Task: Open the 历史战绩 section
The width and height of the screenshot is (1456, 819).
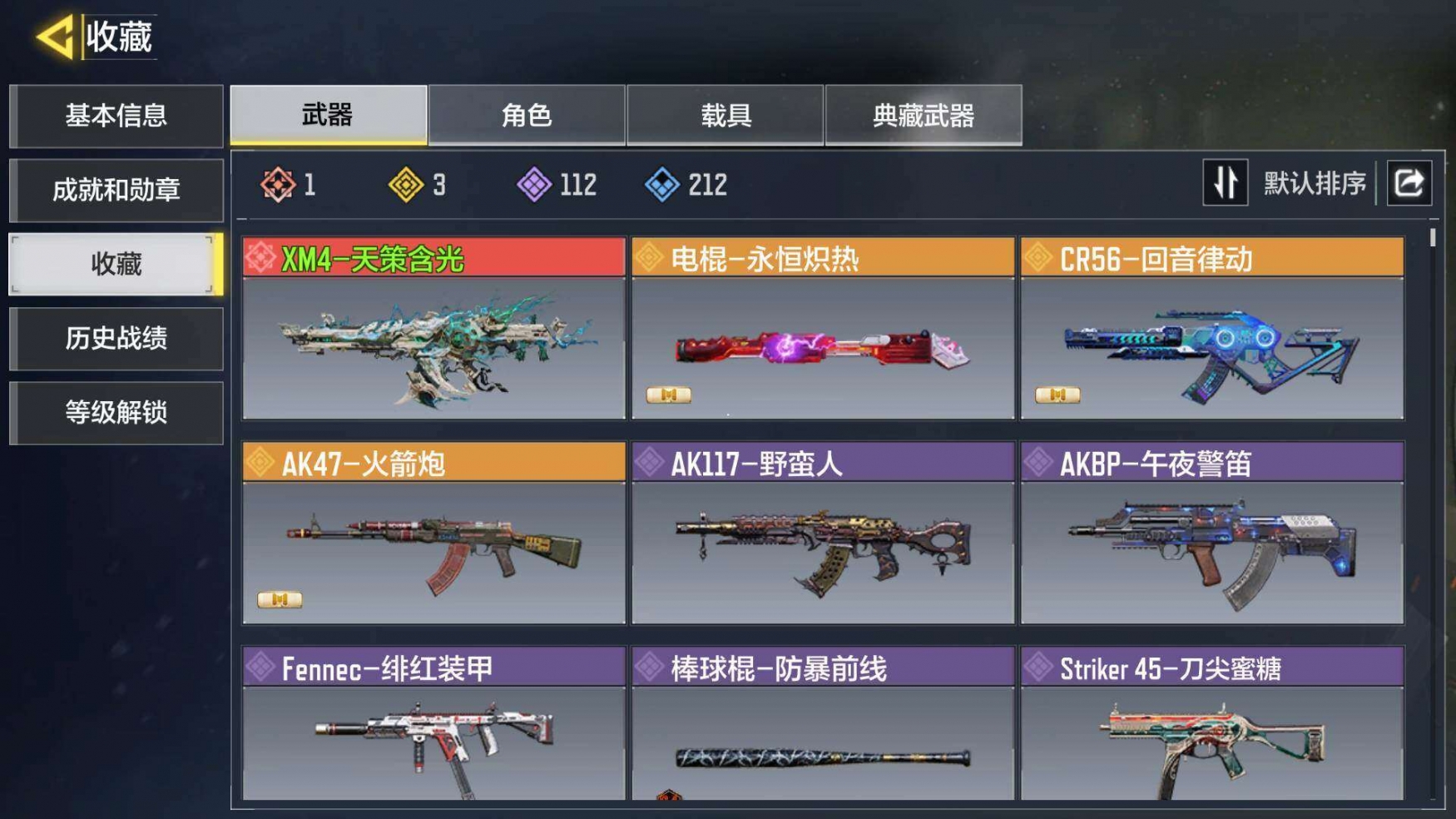Action: 116,338
